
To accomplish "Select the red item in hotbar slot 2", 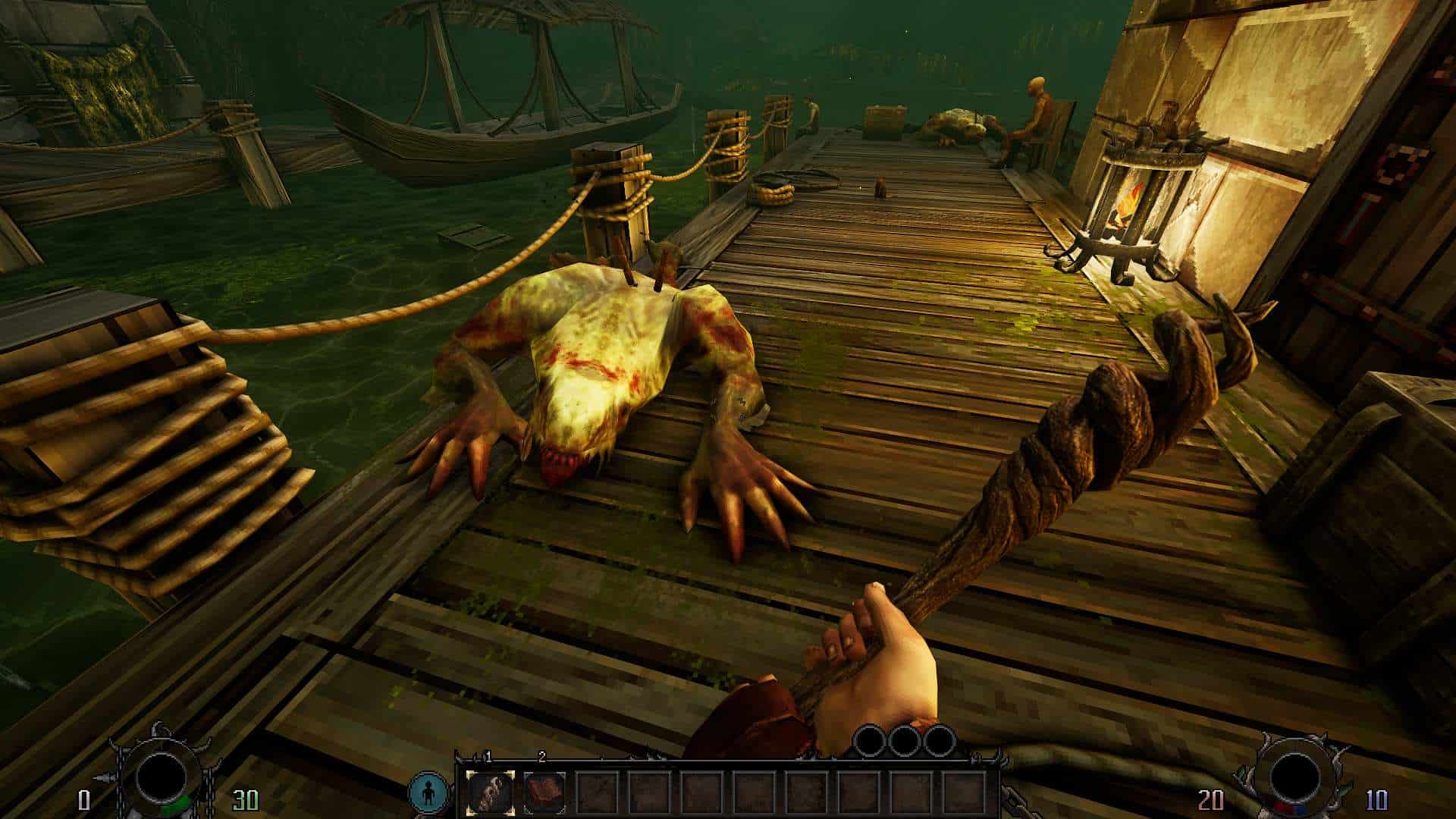I will point(543,792).
